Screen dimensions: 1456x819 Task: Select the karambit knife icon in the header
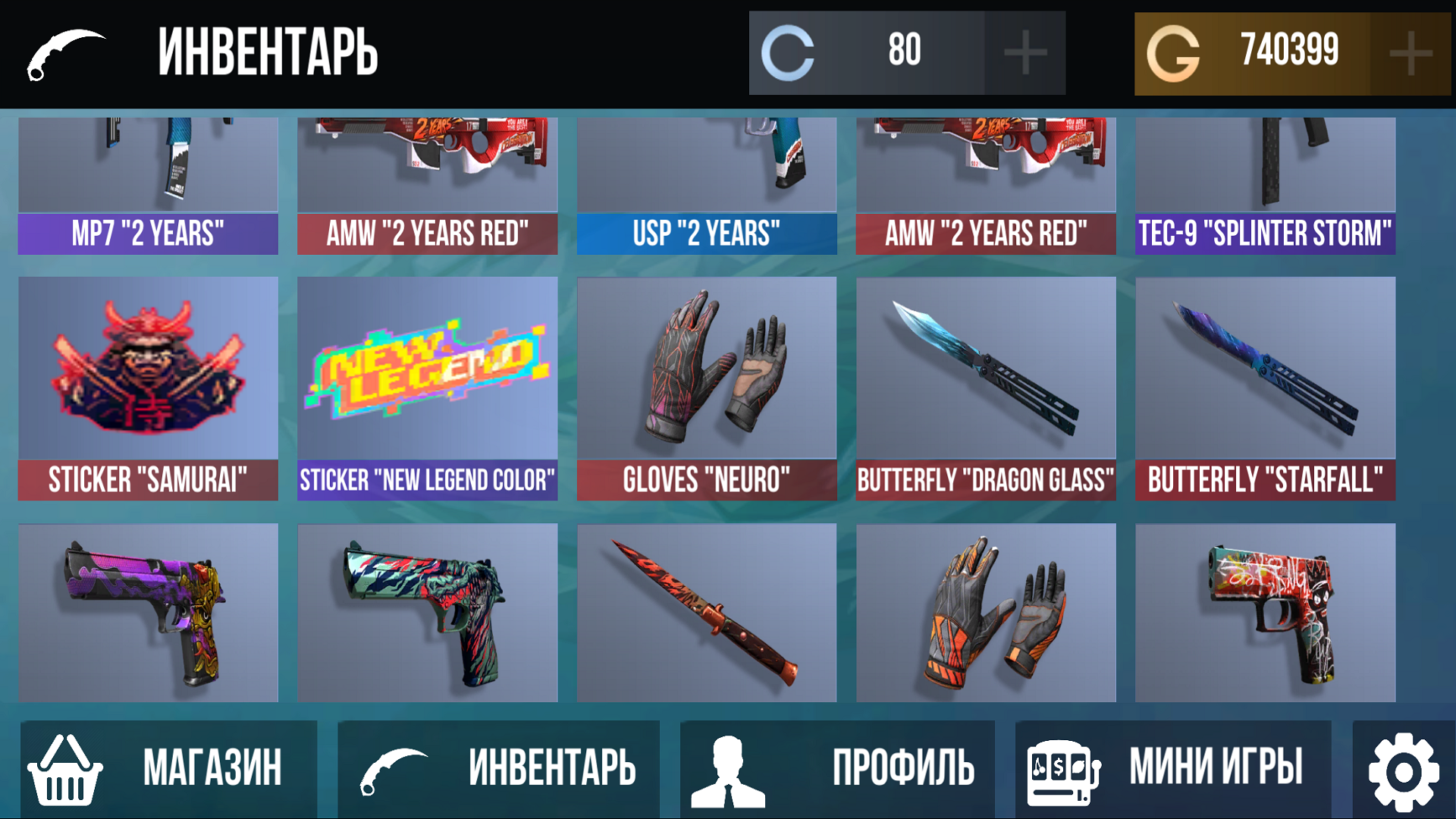click(67, 53)
